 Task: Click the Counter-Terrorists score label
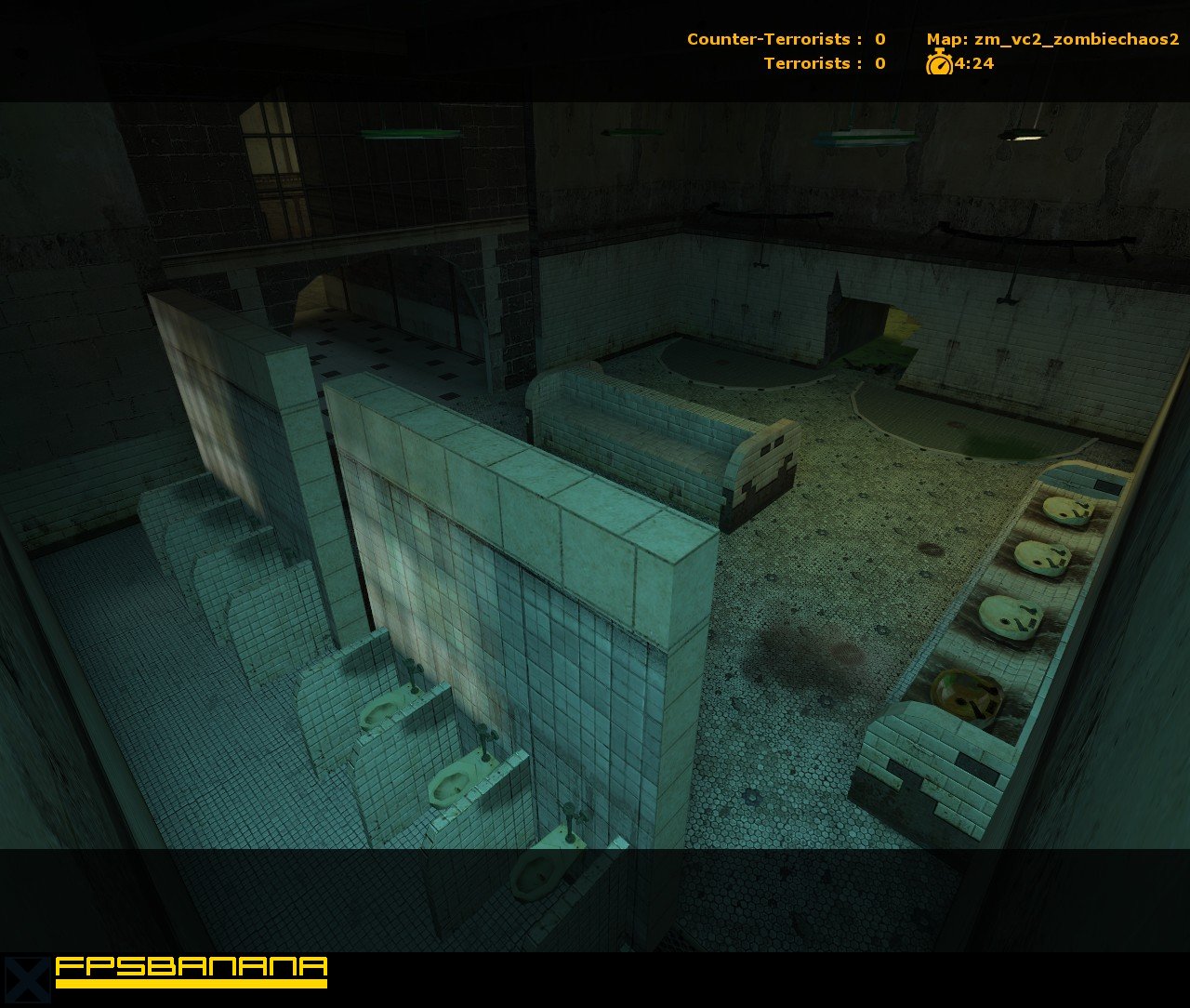(x=783, y=39)
